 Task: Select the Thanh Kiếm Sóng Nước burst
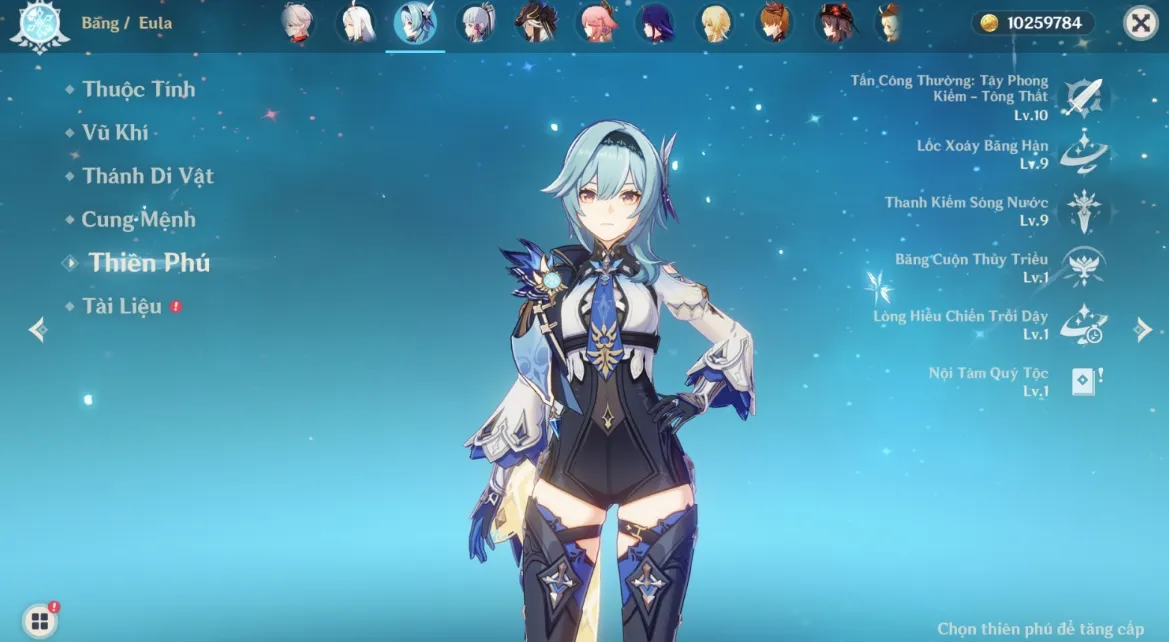coord(1082,210)
